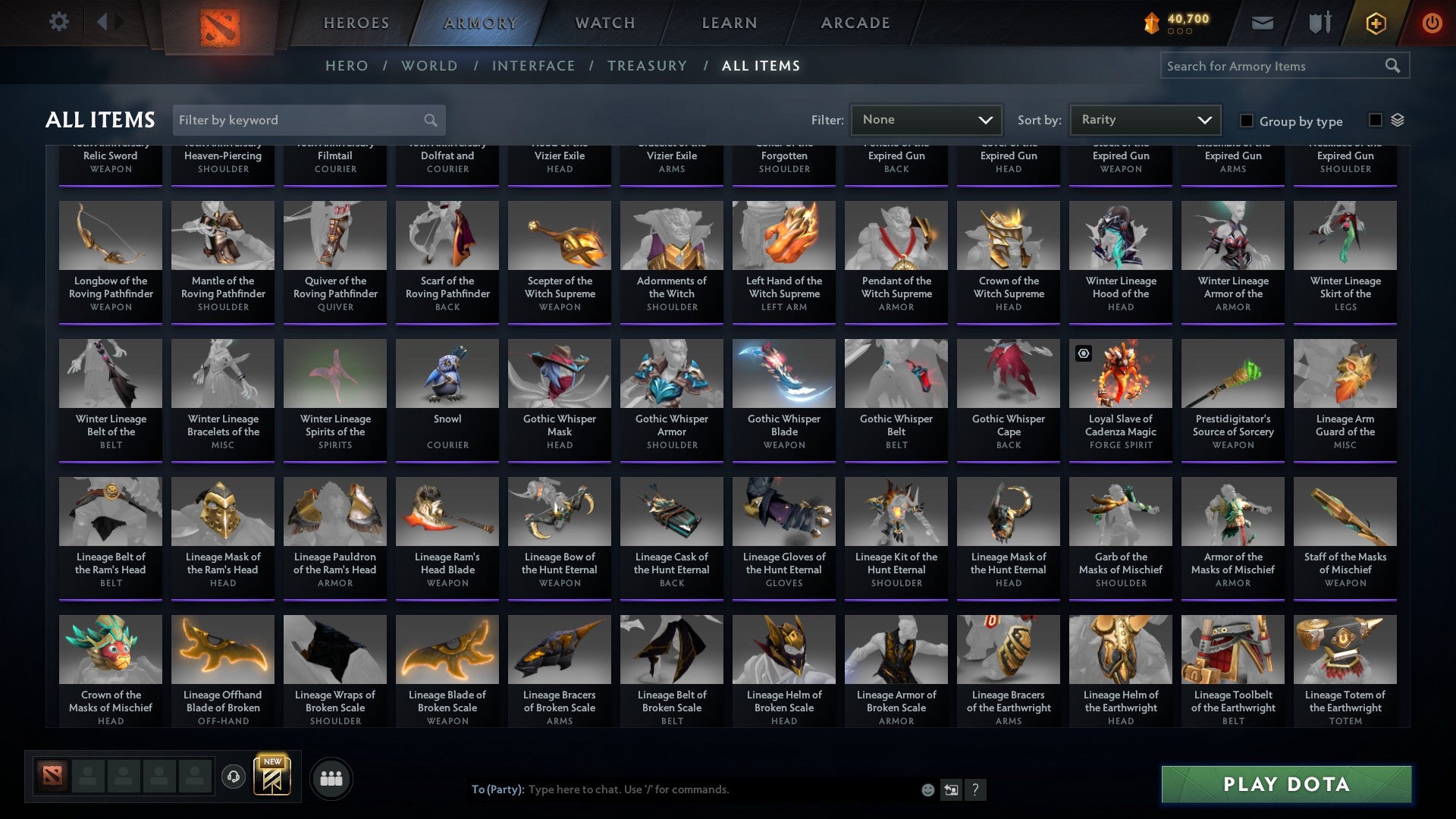Toggle the eye icon on Loyal Slave of Cadenza Magic
Screen dimensions: 1456x819
tap(1083, 352)
